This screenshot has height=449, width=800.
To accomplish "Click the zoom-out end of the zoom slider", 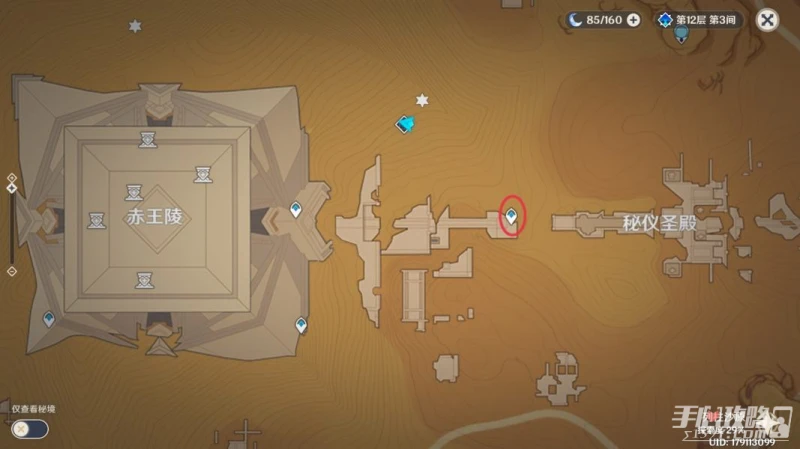I will pos(11,271).
